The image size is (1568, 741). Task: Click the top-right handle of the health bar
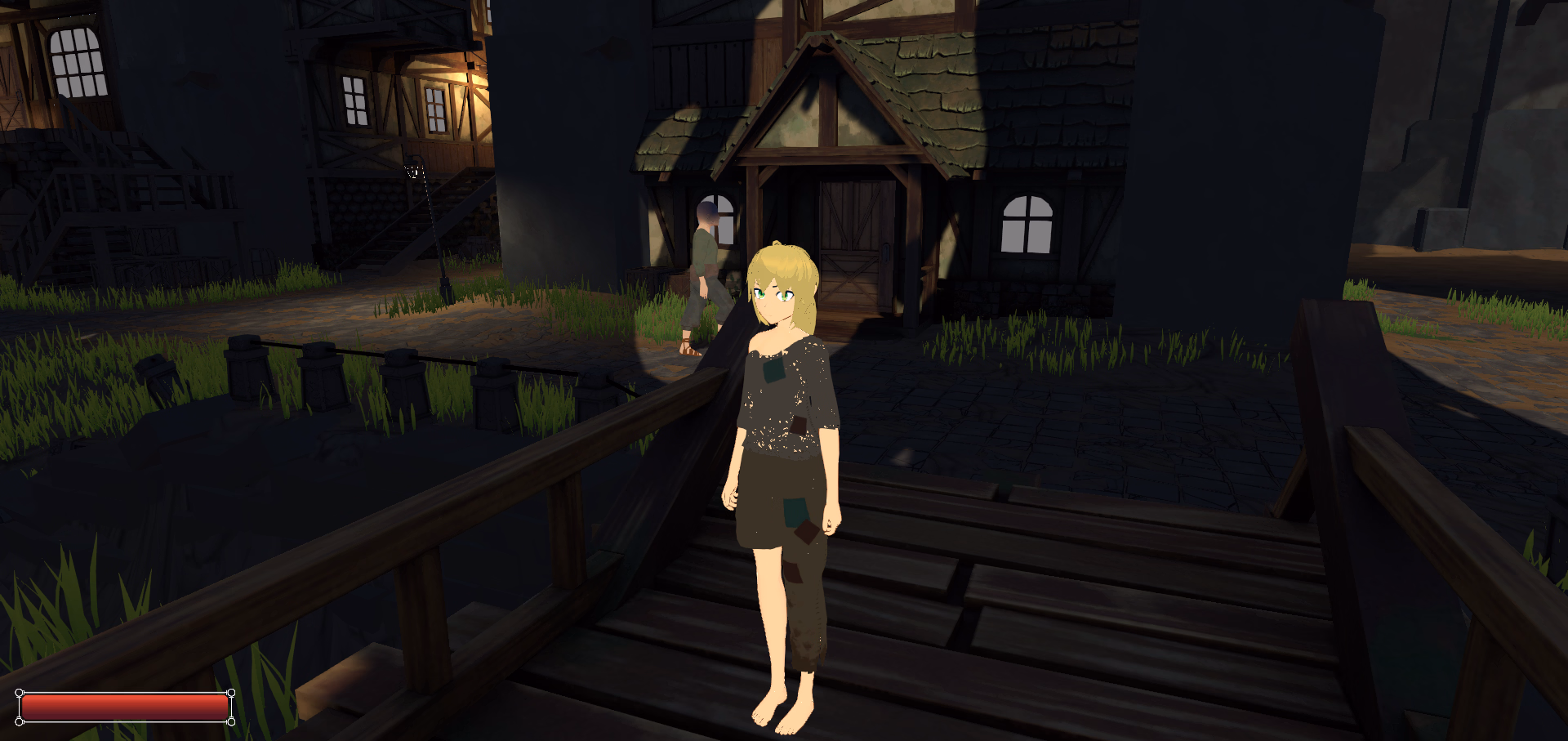232,693
